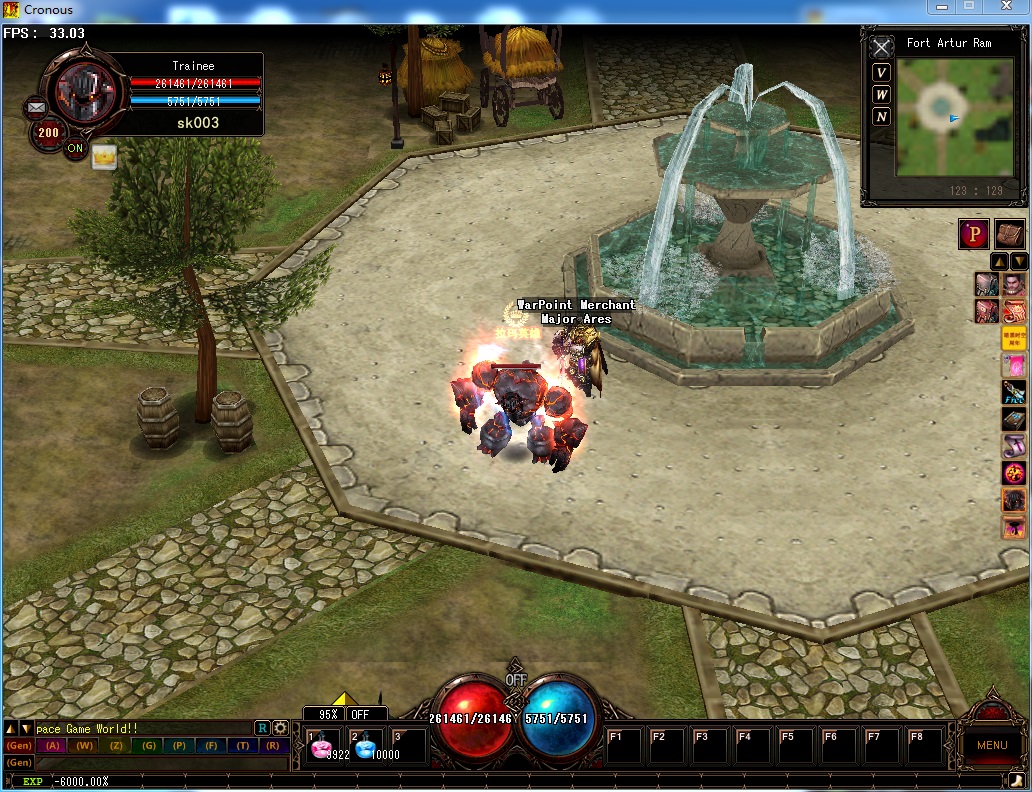
Task: Click the minimap N button
Action: pyautogui.click(x=881, y=116)
